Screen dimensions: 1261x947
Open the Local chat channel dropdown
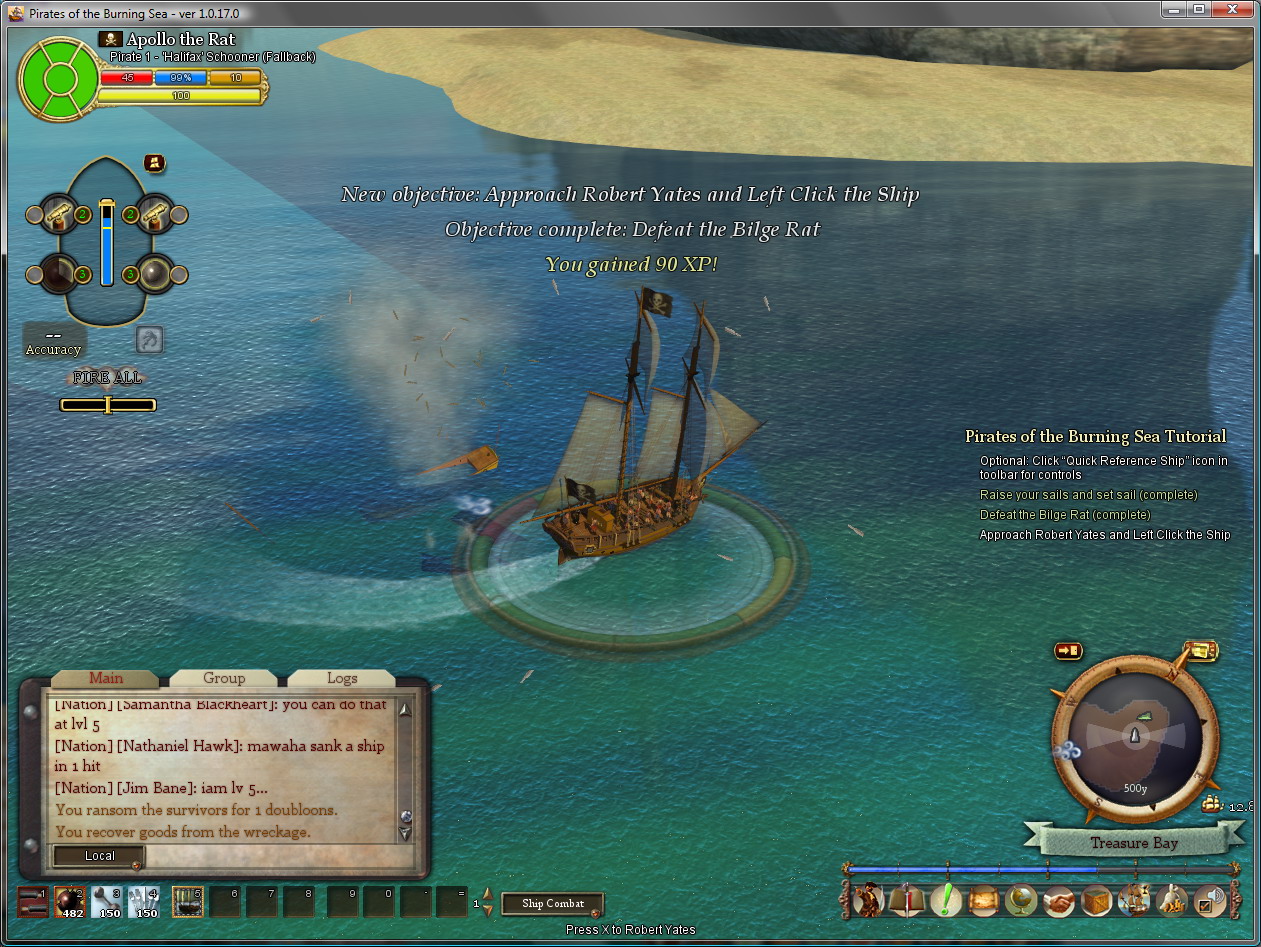tap(100, 856)
